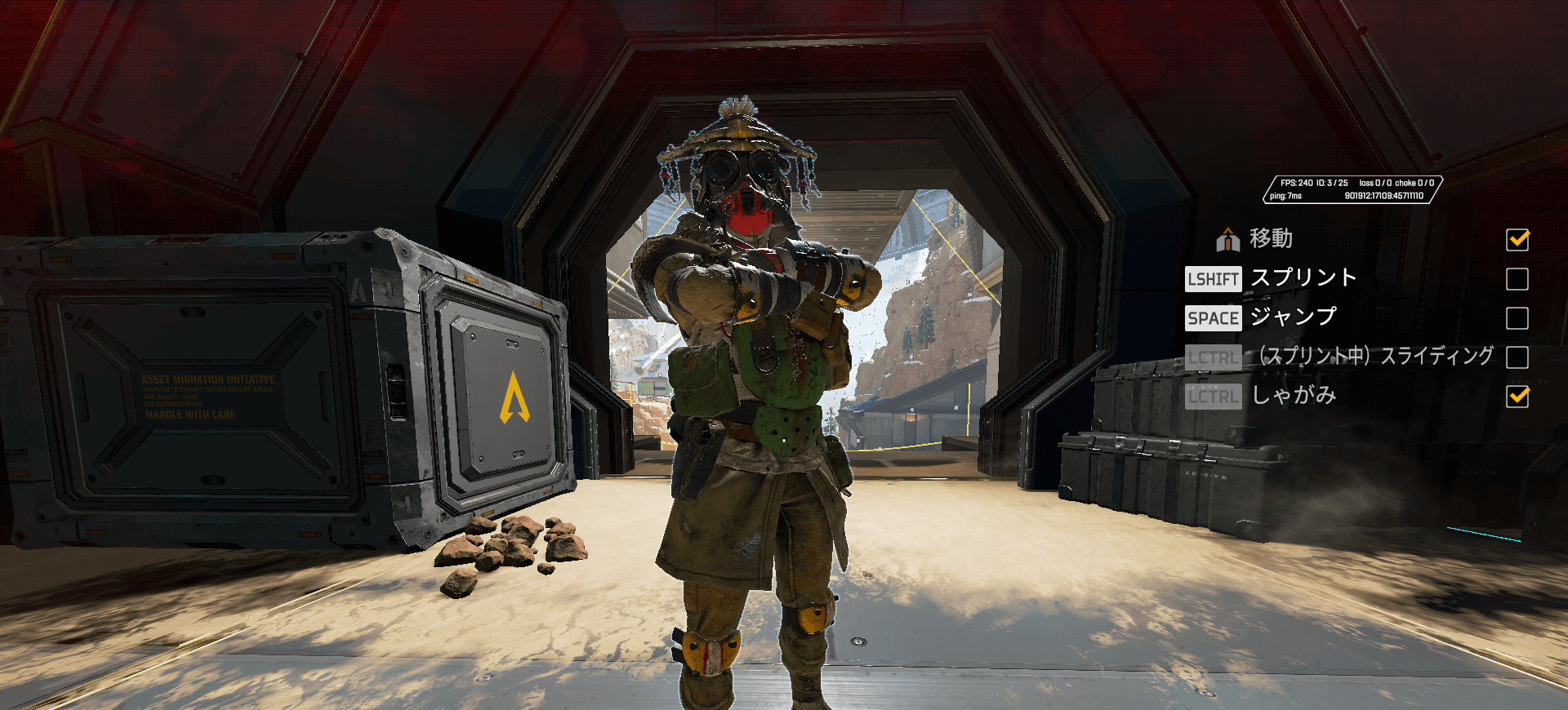1568x710 pixels.
Task: Toggle the 移動 checkbox
Action: coord(1517,240)
